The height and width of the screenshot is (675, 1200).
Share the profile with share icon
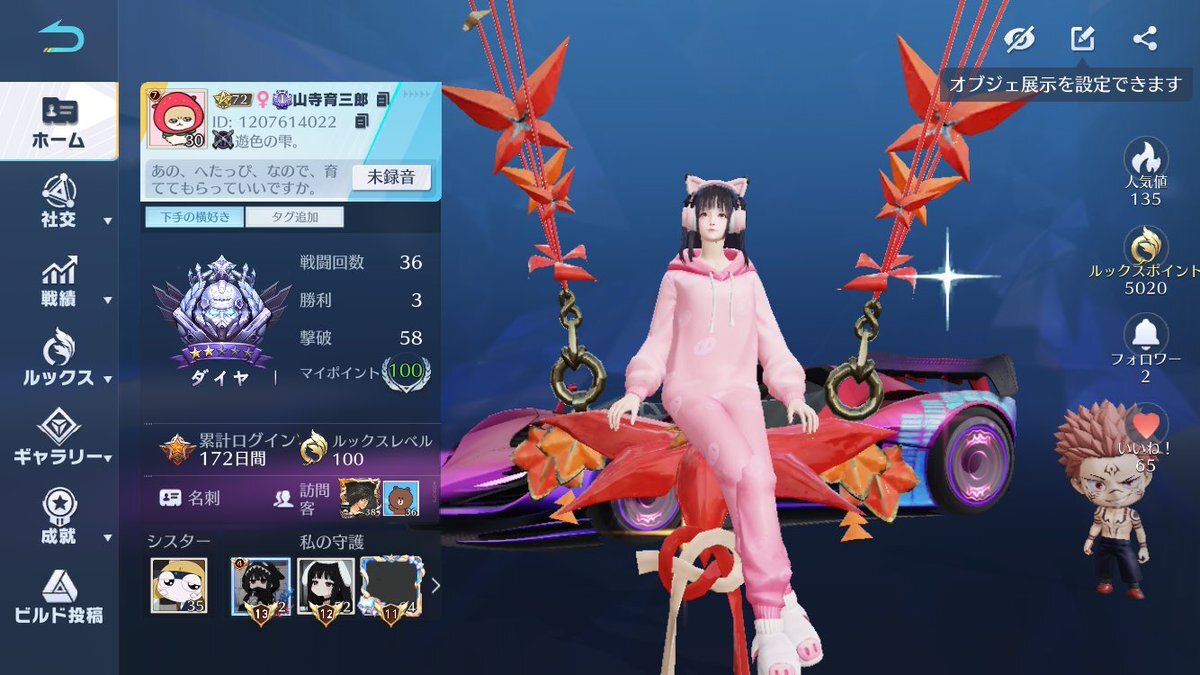point(1145,39)
